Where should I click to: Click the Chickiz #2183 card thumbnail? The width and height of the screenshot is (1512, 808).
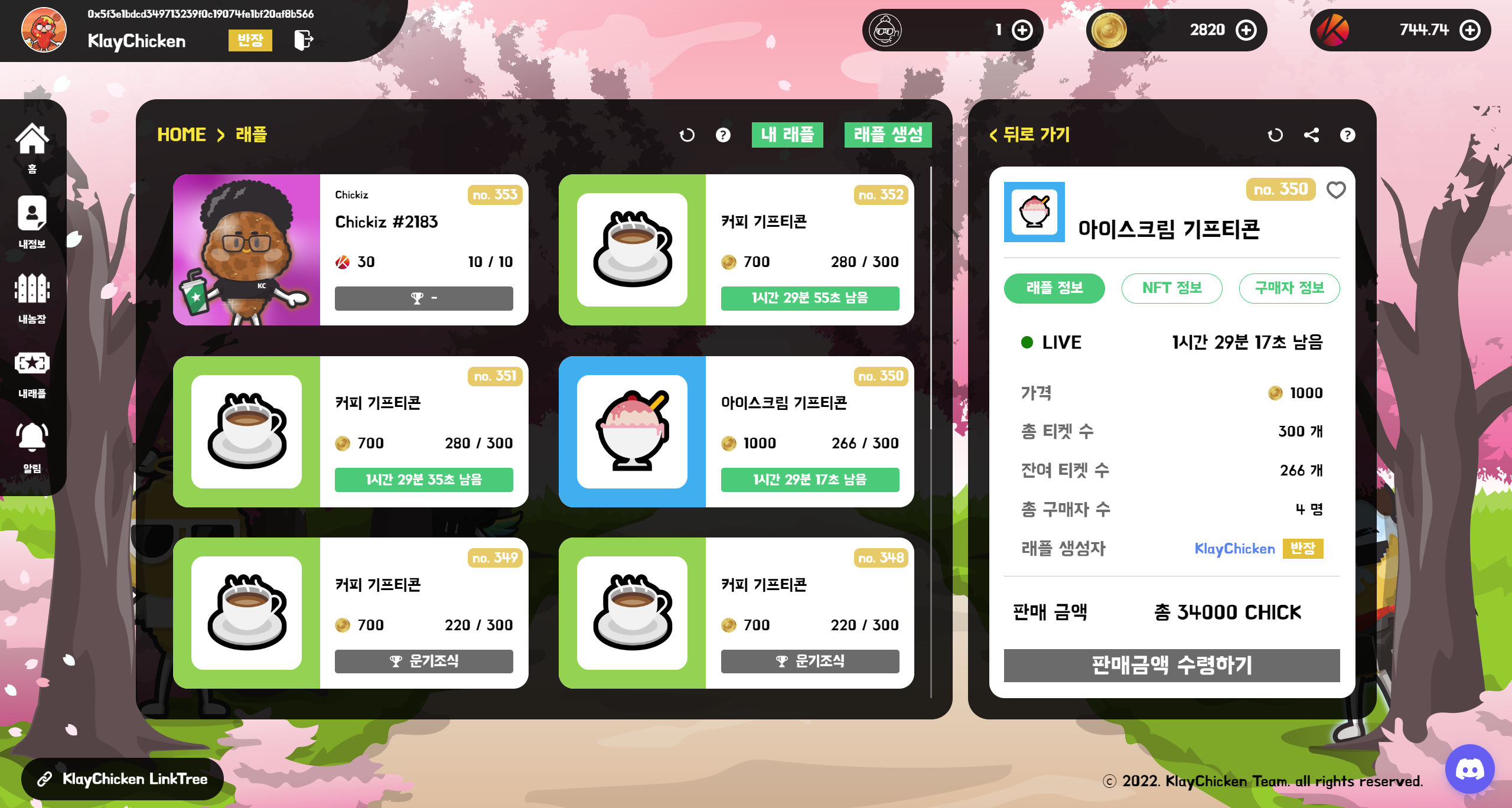click(x=248, y=249)
